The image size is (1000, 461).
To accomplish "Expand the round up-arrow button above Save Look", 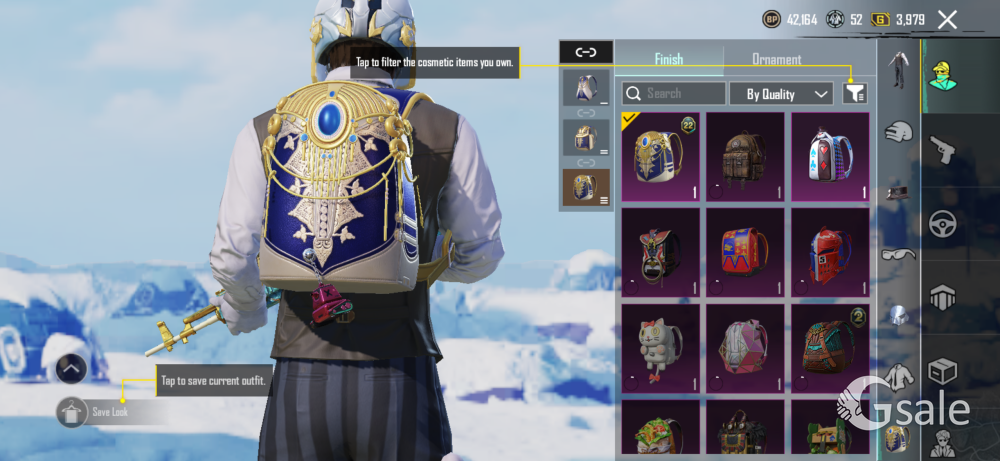I will click(70, 369).
